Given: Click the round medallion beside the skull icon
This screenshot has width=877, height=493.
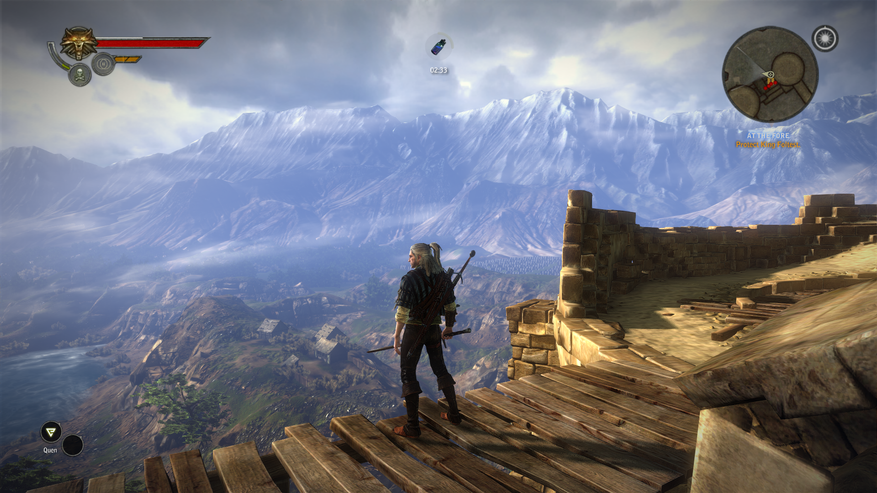Looking at the screenshot, I should [103, 66].
